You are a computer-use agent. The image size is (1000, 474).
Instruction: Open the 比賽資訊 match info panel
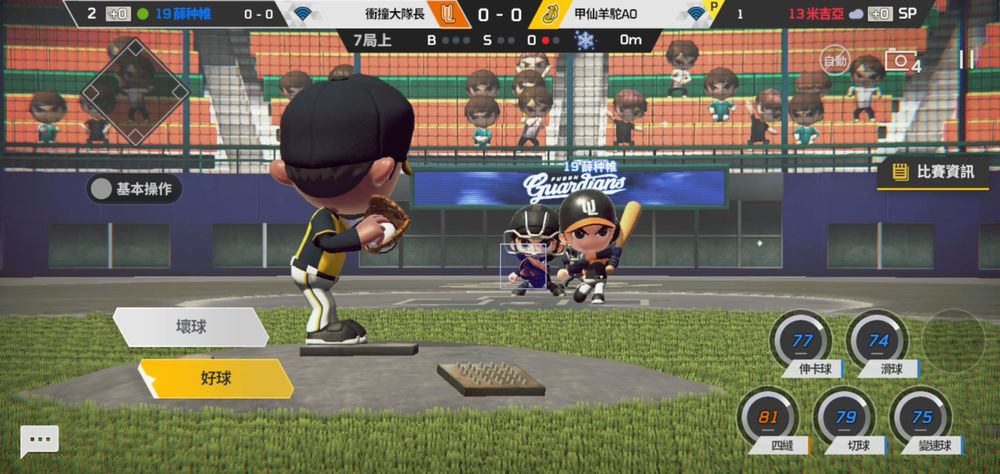pyautogui.click(x=934, y=172)
